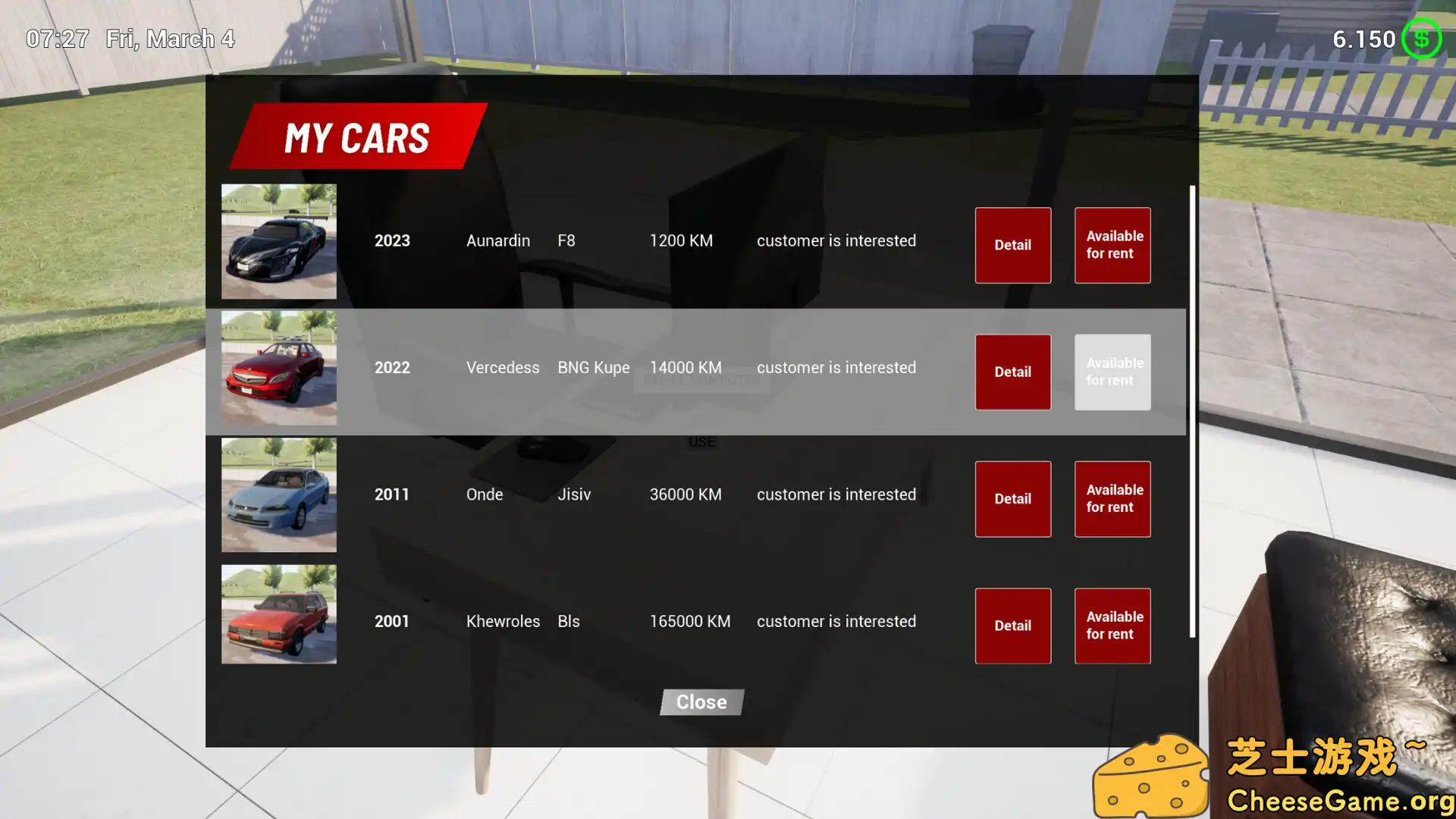Open Detail for the 2011 Onde Jisiv
The height and width of the screenshot is (819, 1456).
click(x=1012, y=498)
